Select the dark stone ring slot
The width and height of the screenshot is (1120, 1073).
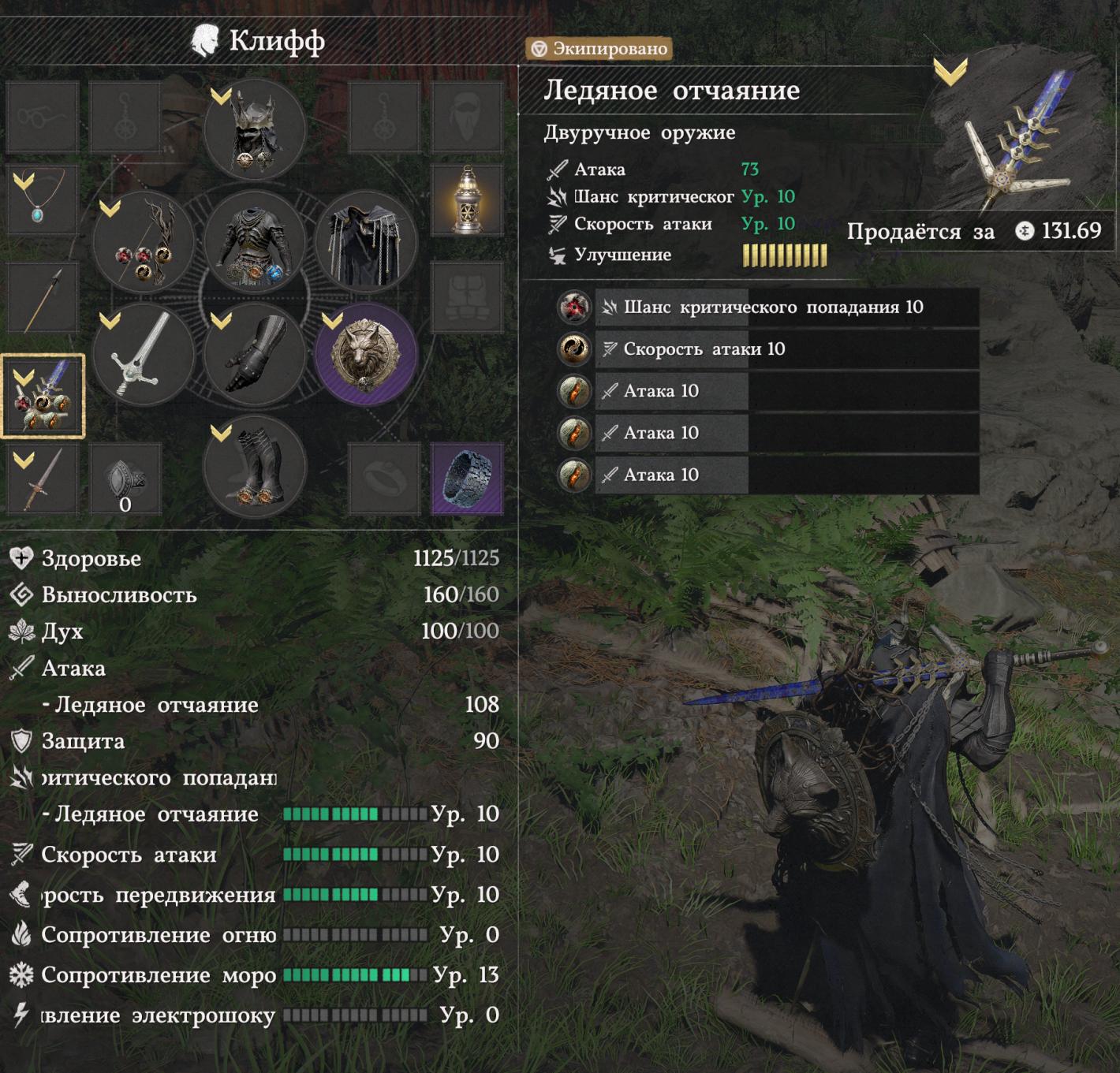pos(467,478)
